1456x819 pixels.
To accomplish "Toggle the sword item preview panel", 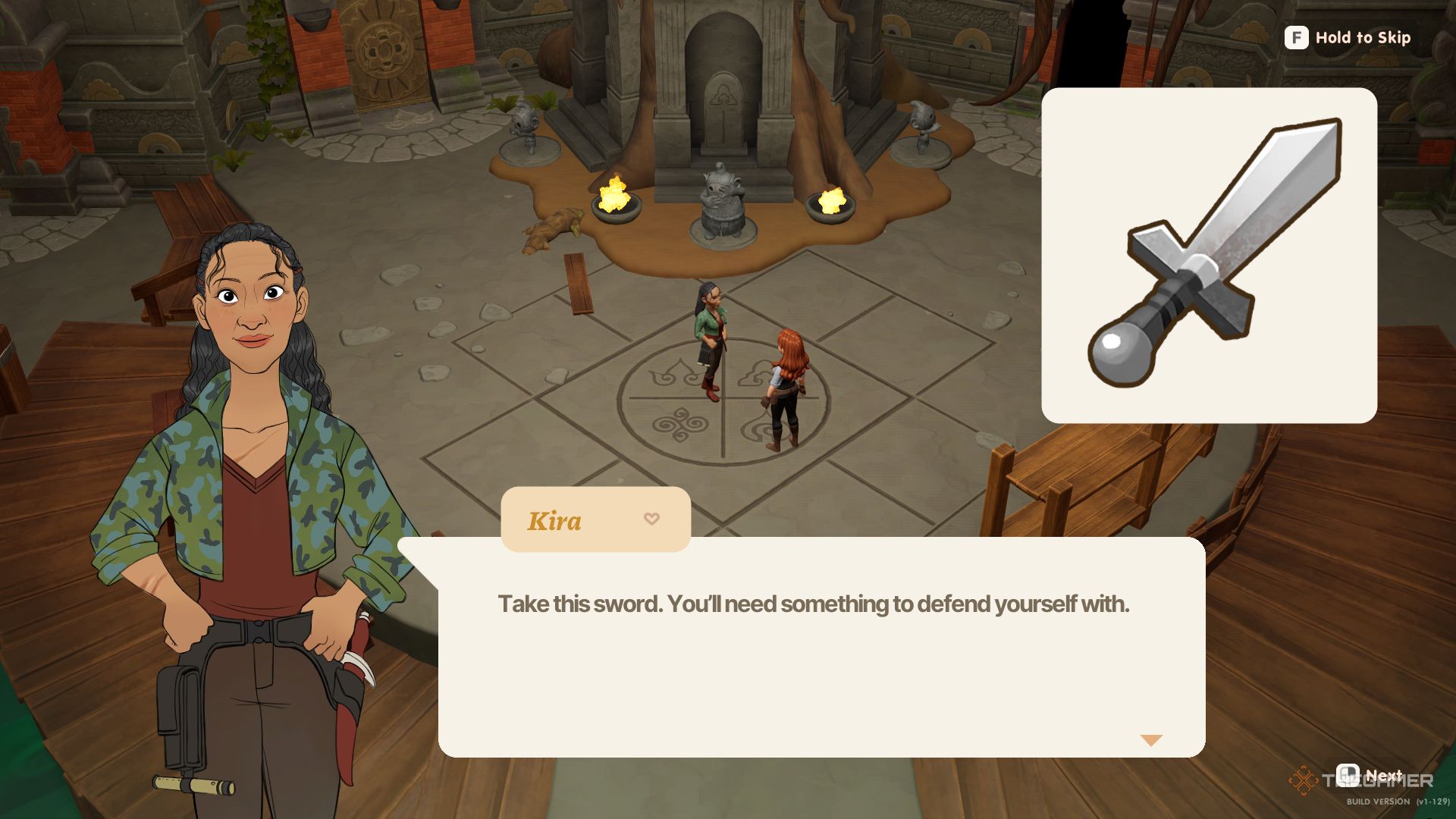I will pos(1210,254).
